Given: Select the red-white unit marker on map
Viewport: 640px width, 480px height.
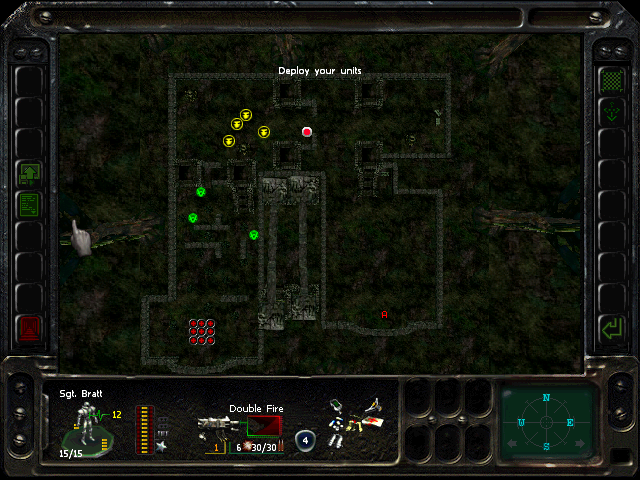Looking at the screenshot, I should (307, 132).
